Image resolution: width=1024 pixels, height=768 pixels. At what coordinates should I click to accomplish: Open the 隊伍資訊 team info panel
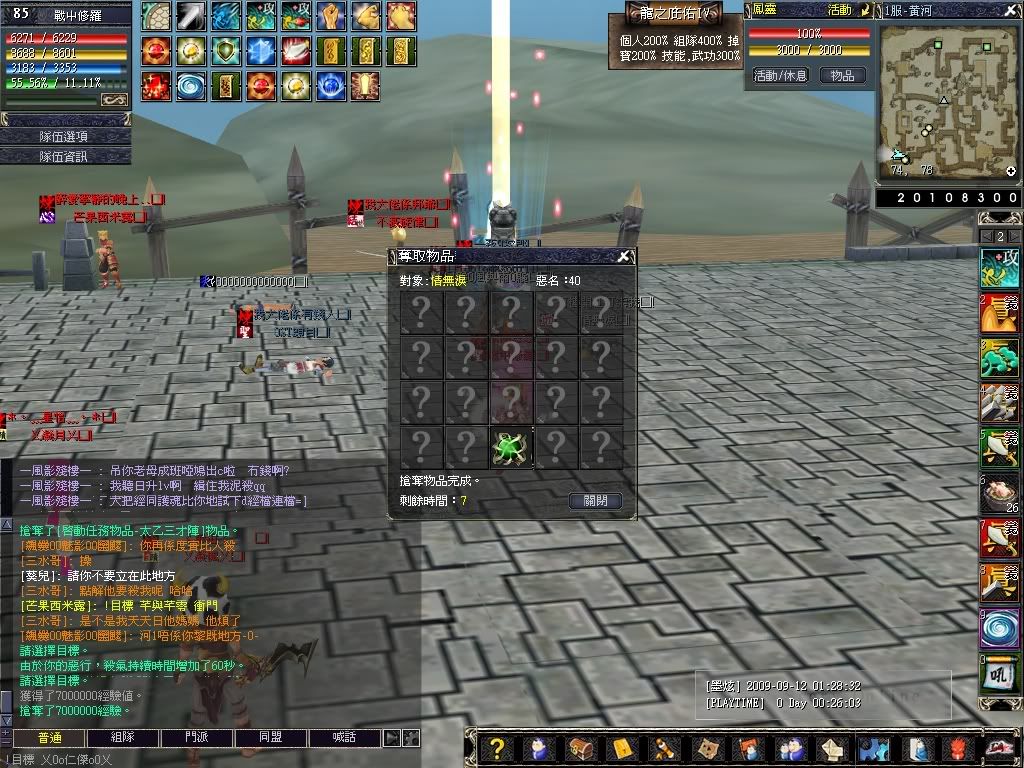[x=65, y=156]
